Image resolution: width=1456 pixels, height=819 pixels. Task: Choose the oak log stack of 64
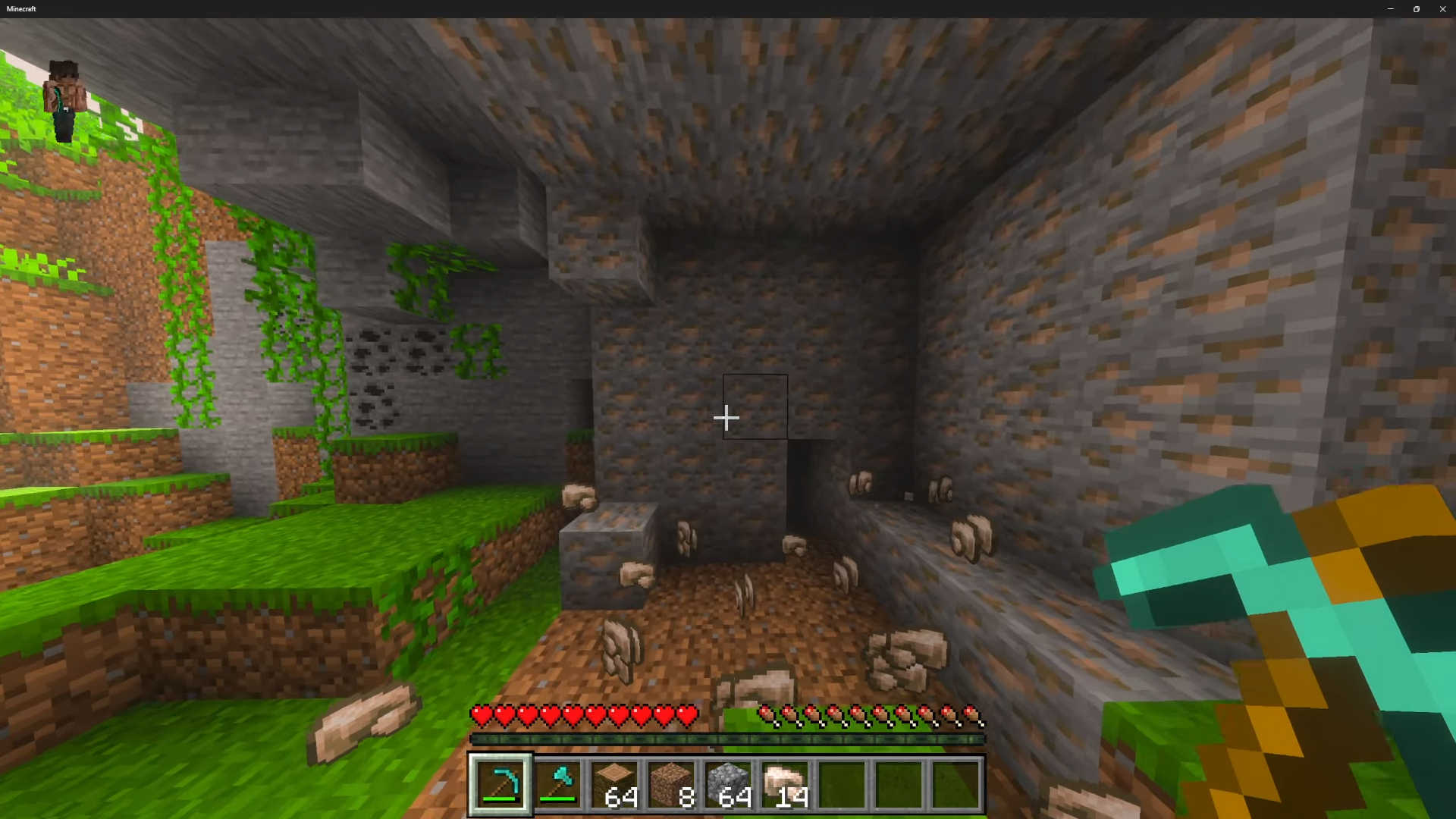coord(614,784)
